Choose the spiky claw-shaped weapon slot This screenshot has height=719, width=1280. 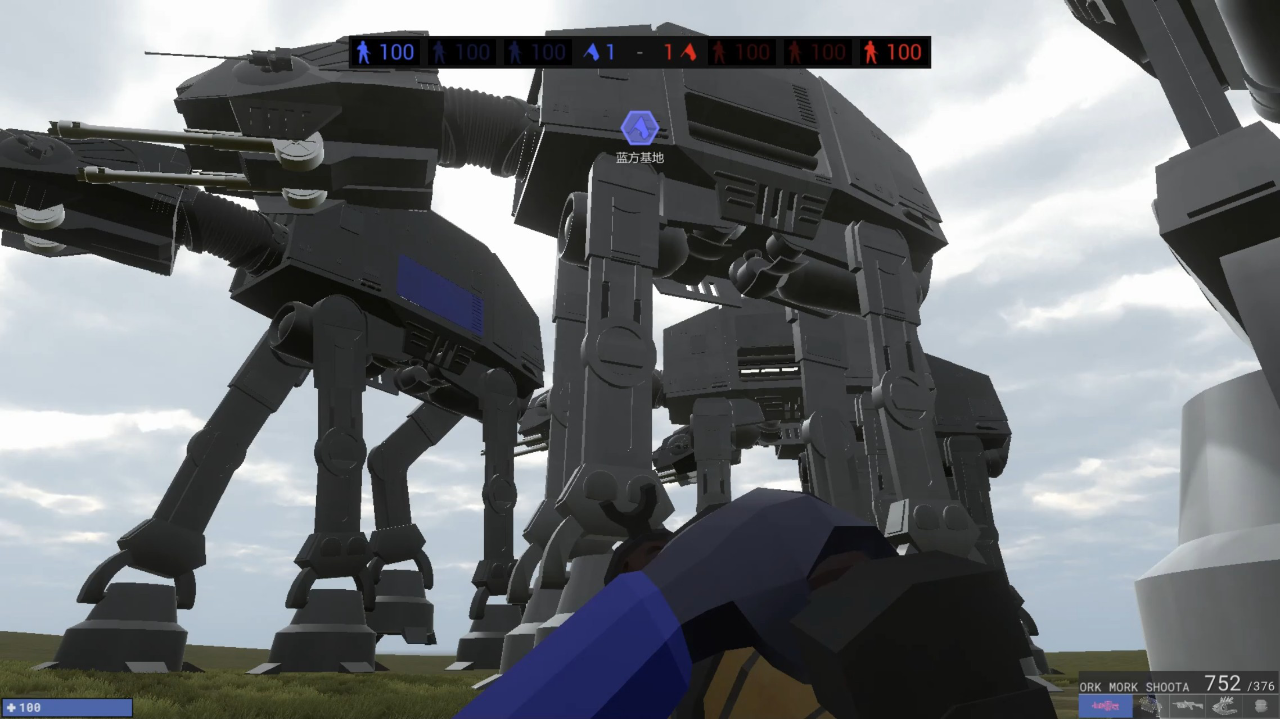coord(1225,706)
